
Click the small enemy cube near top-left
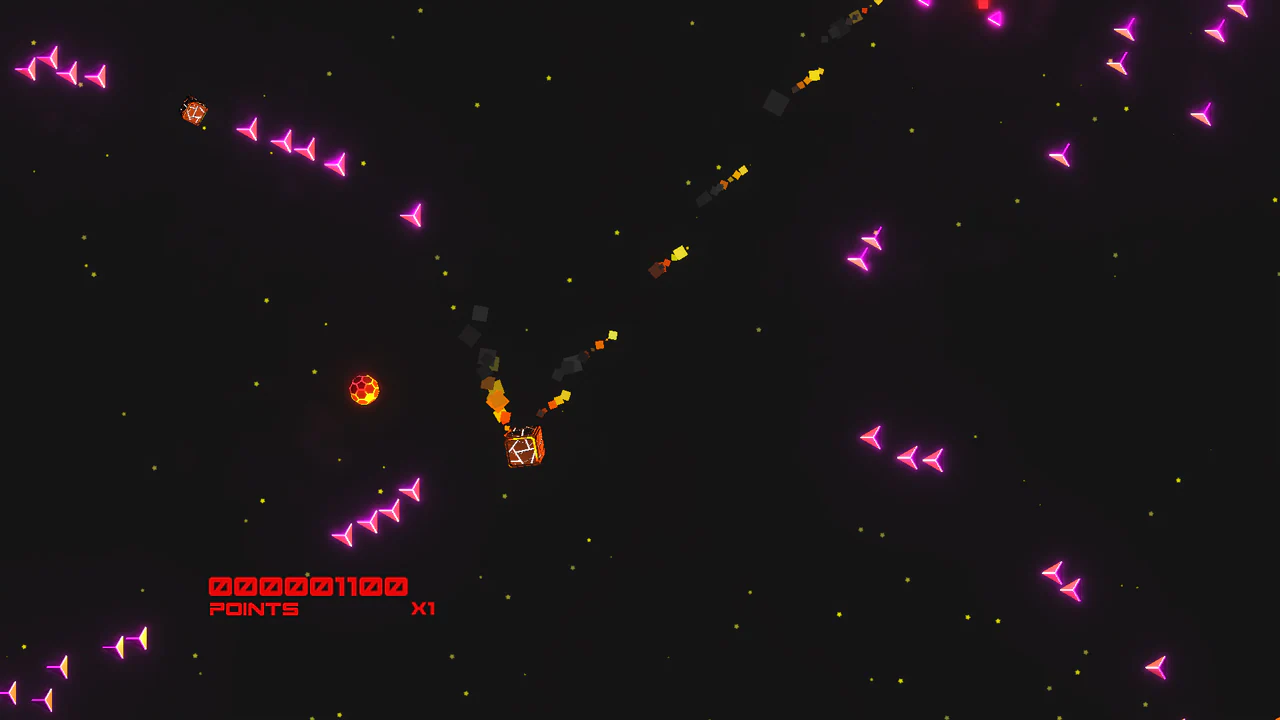193,112
